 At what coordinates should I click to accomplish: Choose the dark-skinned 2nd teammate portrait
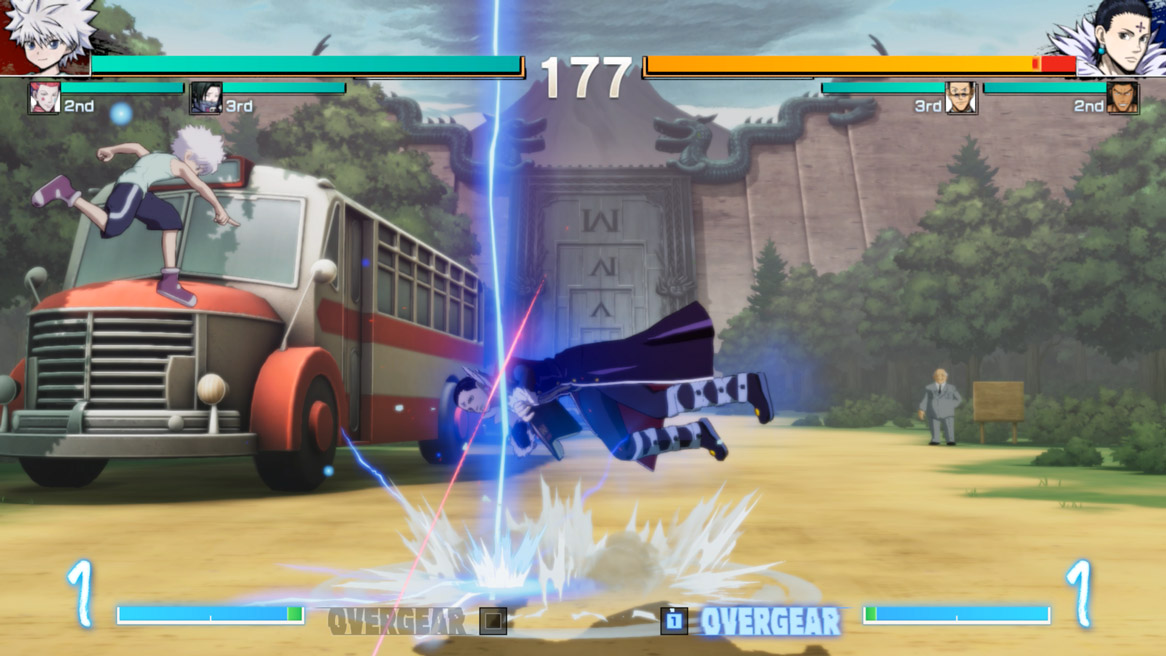pos(1122,98)
